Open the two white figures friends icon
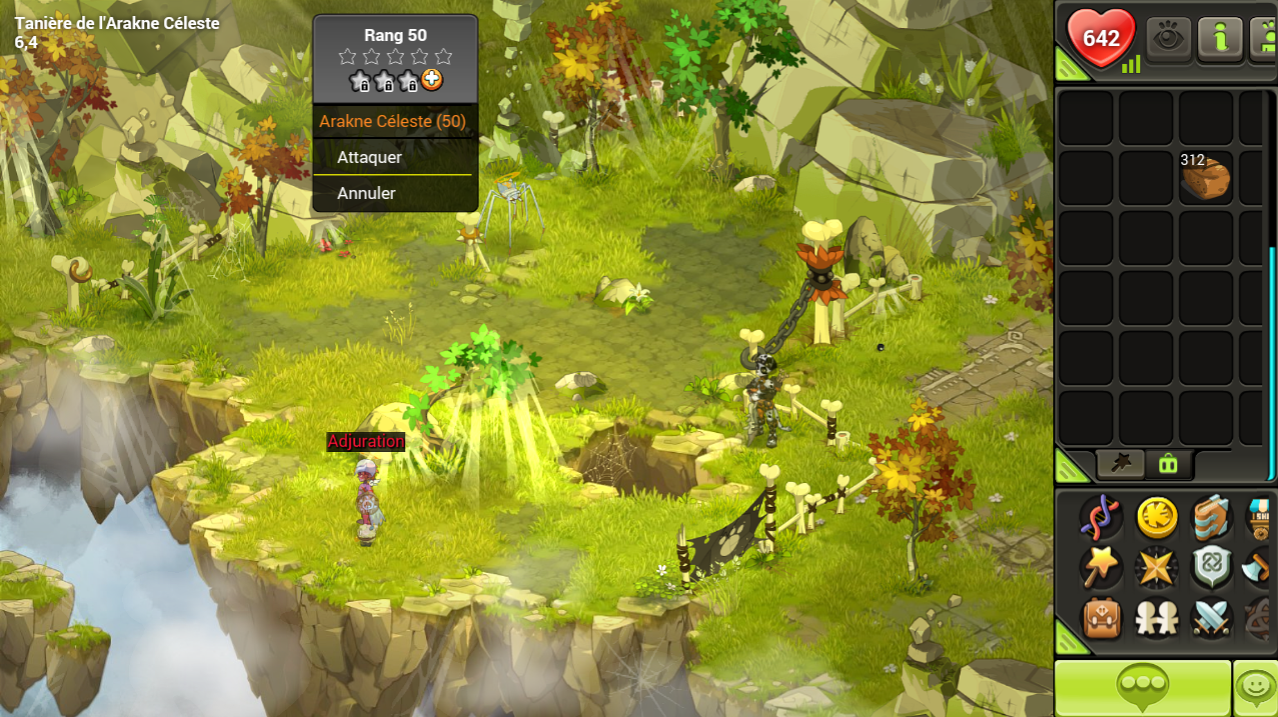This screenshot has height=717, width=1278. 1156,619
